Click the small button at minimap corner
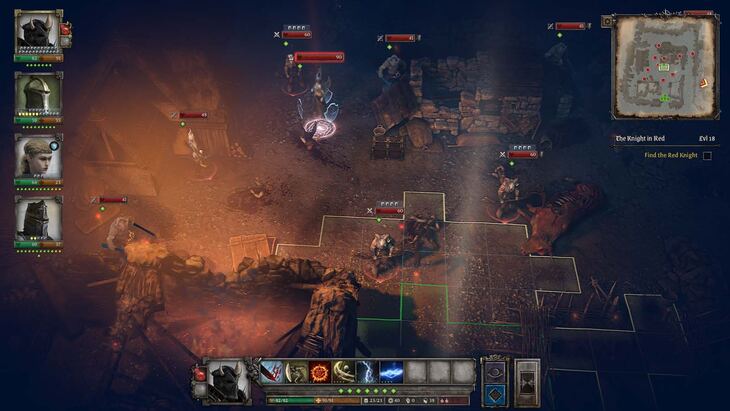The image size is (730, 411). point(607,21)
